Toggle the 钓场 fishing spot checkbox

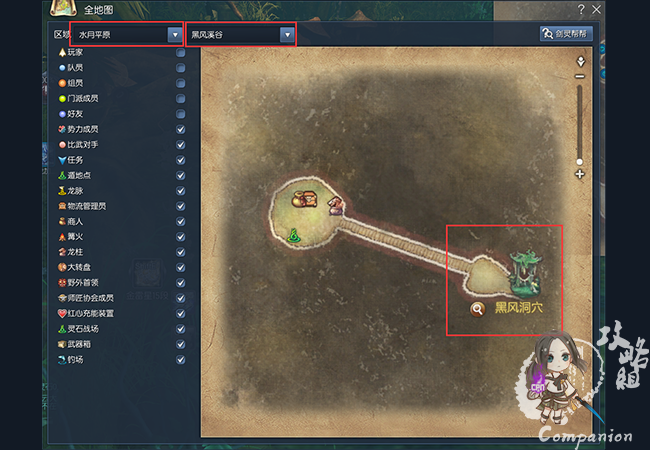coord(180,359)
